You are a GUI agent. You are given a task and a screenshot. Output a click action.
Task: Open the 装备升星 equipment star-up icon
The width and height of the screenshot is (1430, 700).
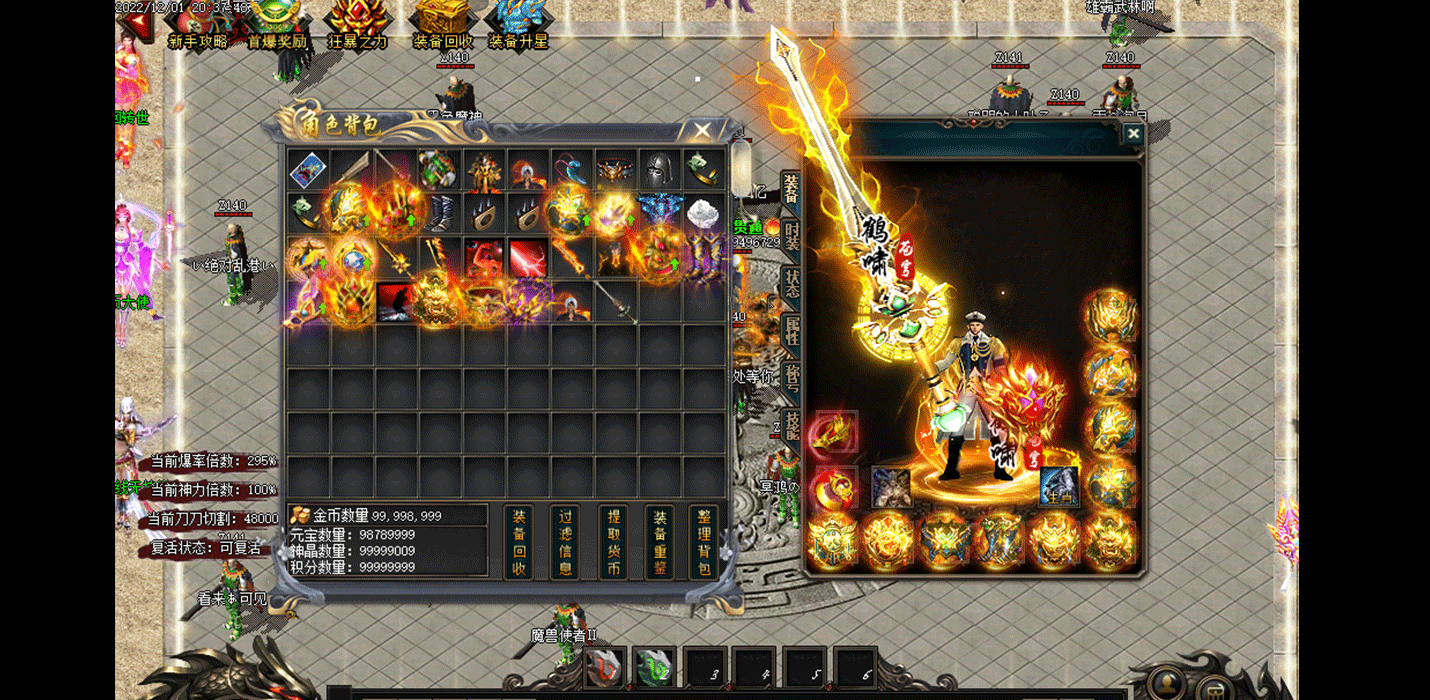click(518, 24)
